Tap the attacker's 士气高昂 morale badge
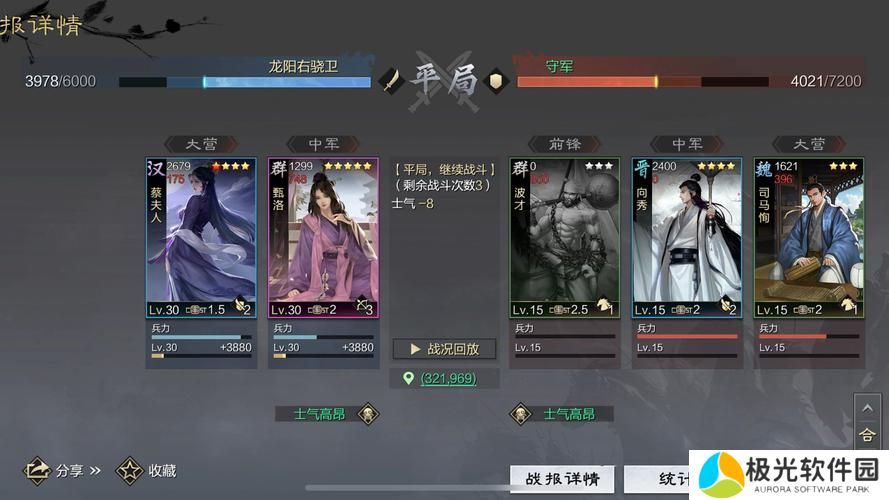 point(328,414)
